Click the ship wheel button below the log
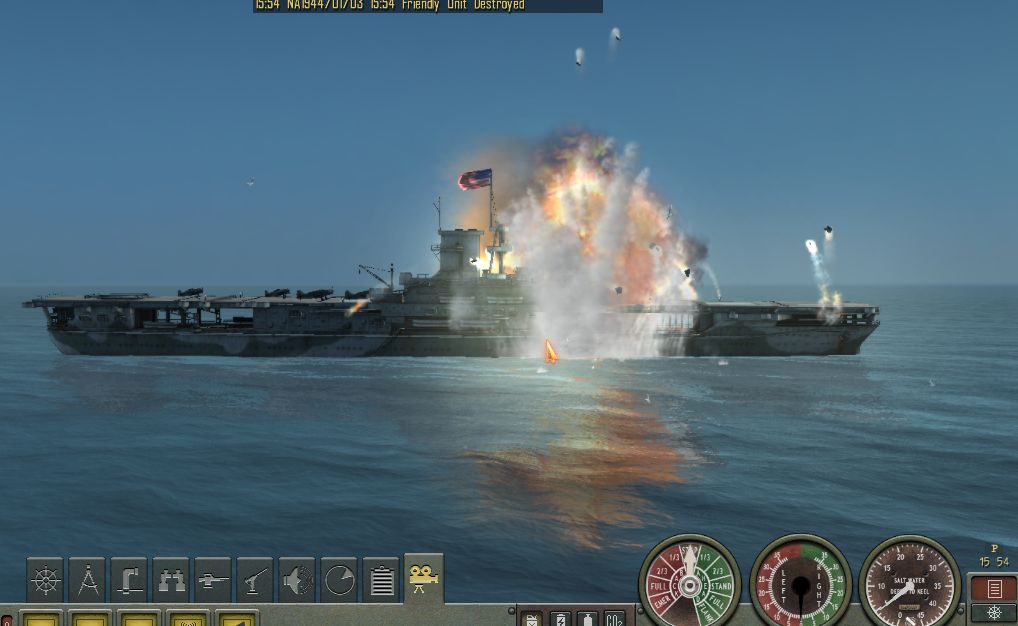The height and width of the screenshot is (626, 1018). (993, 613)
